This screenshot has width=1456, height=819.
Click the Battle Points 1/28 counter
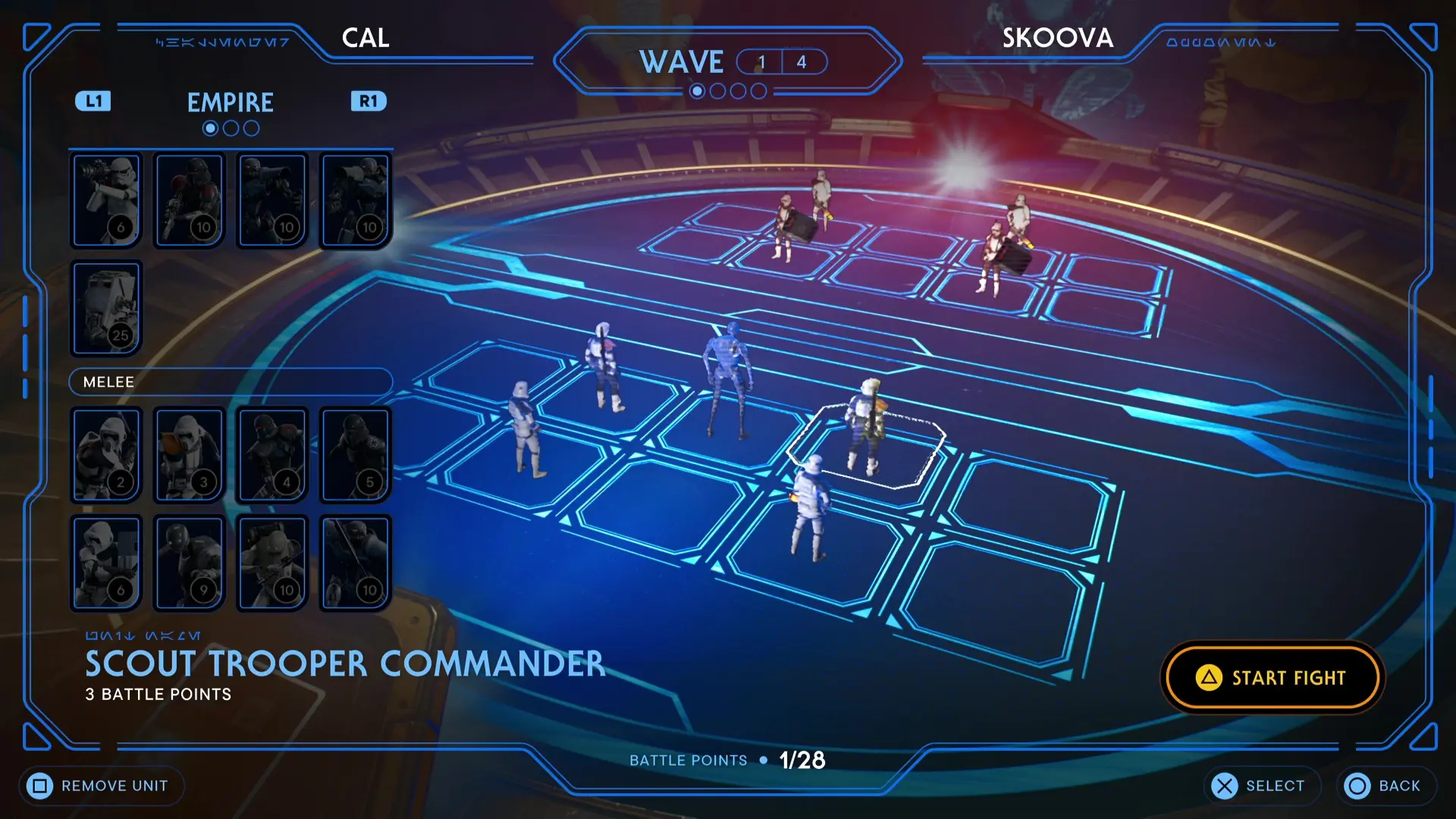click(803, 761)
